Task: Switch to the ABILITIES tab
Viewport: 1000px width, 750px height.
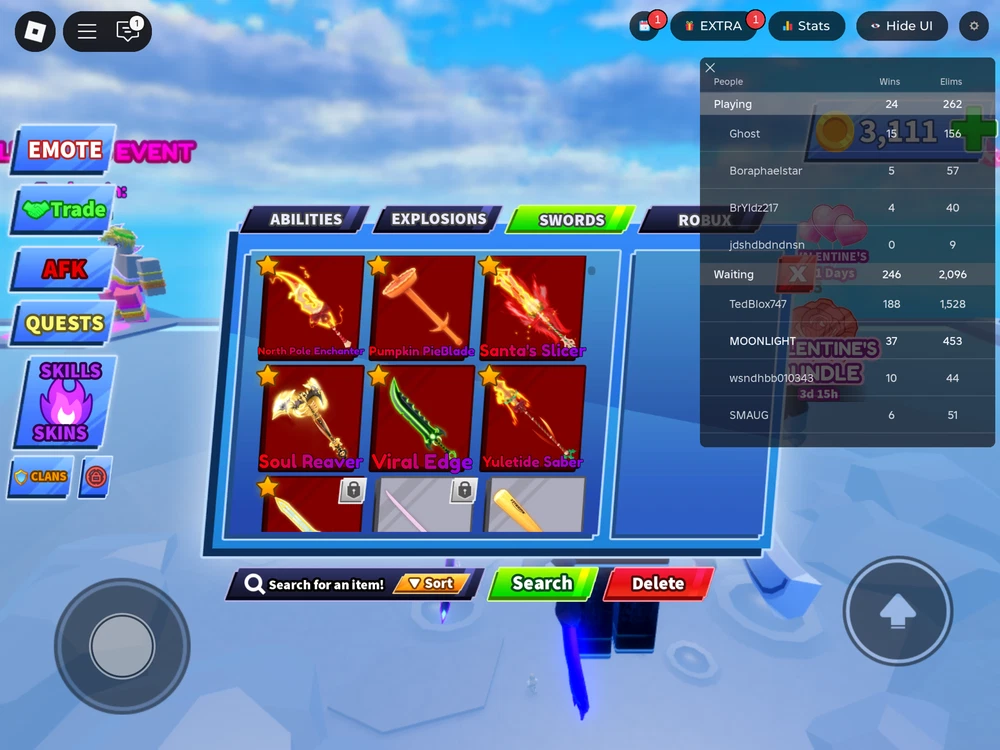Action: point(305,220)
